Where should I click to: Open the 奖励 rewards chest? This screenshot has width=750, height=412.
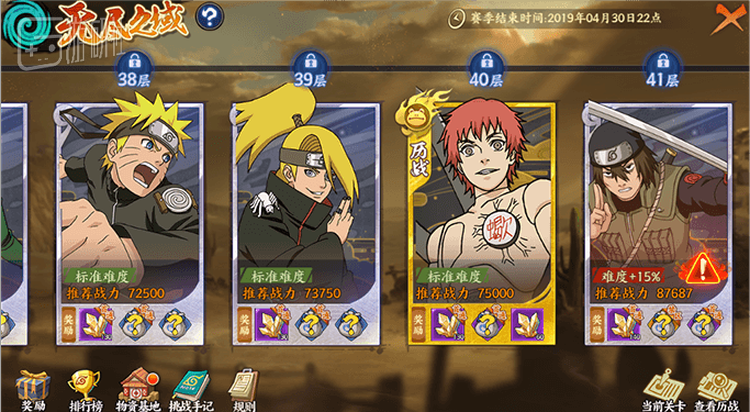pos(34,387)
